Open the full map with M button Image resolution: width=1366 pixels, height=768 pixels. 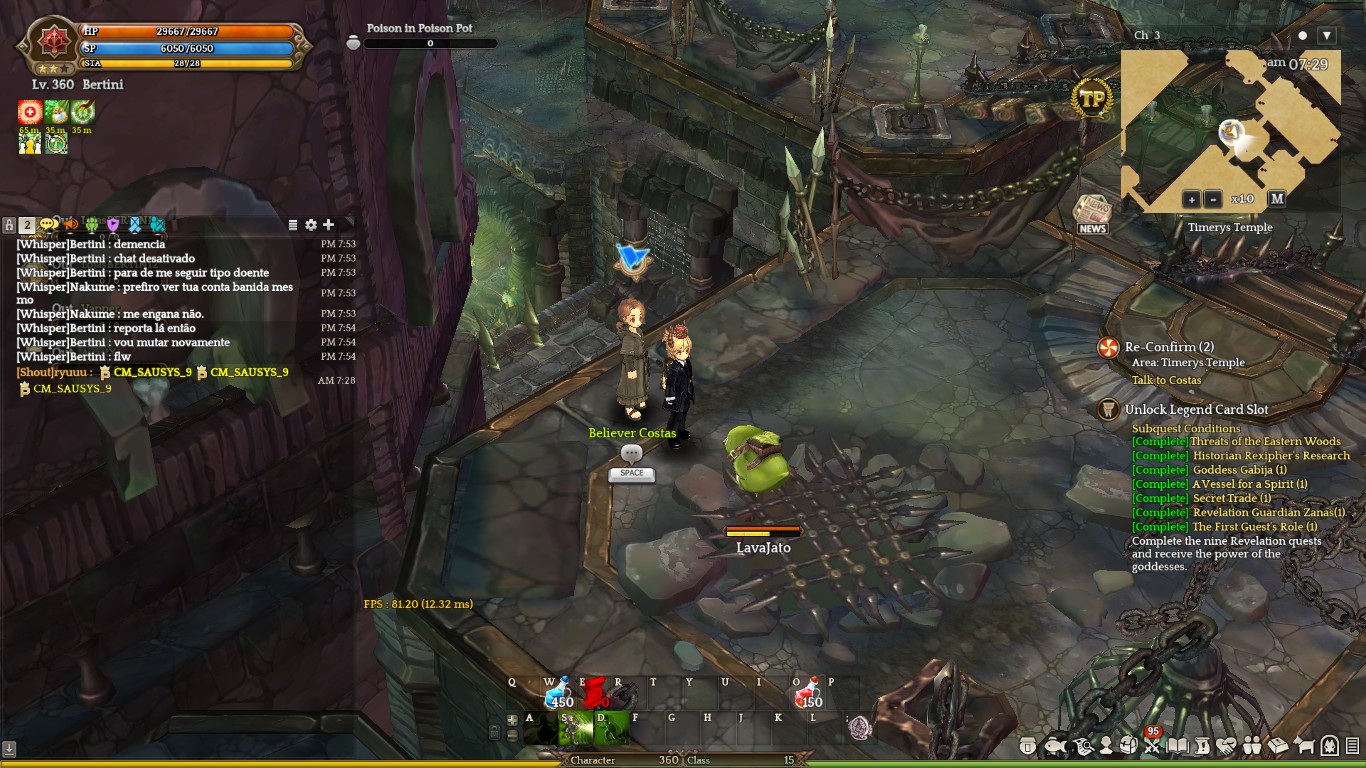point(1276,199)
